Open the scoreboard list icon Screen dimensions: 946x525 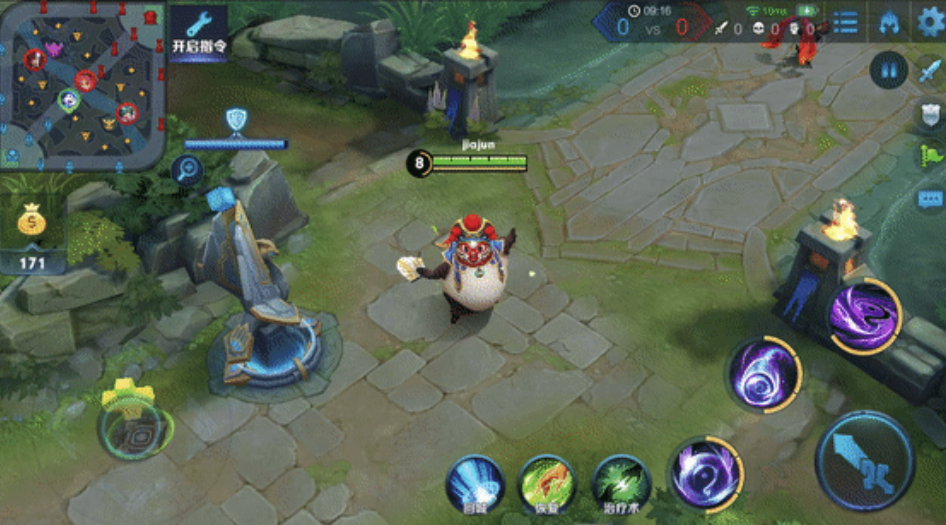[x=845, y=23]
